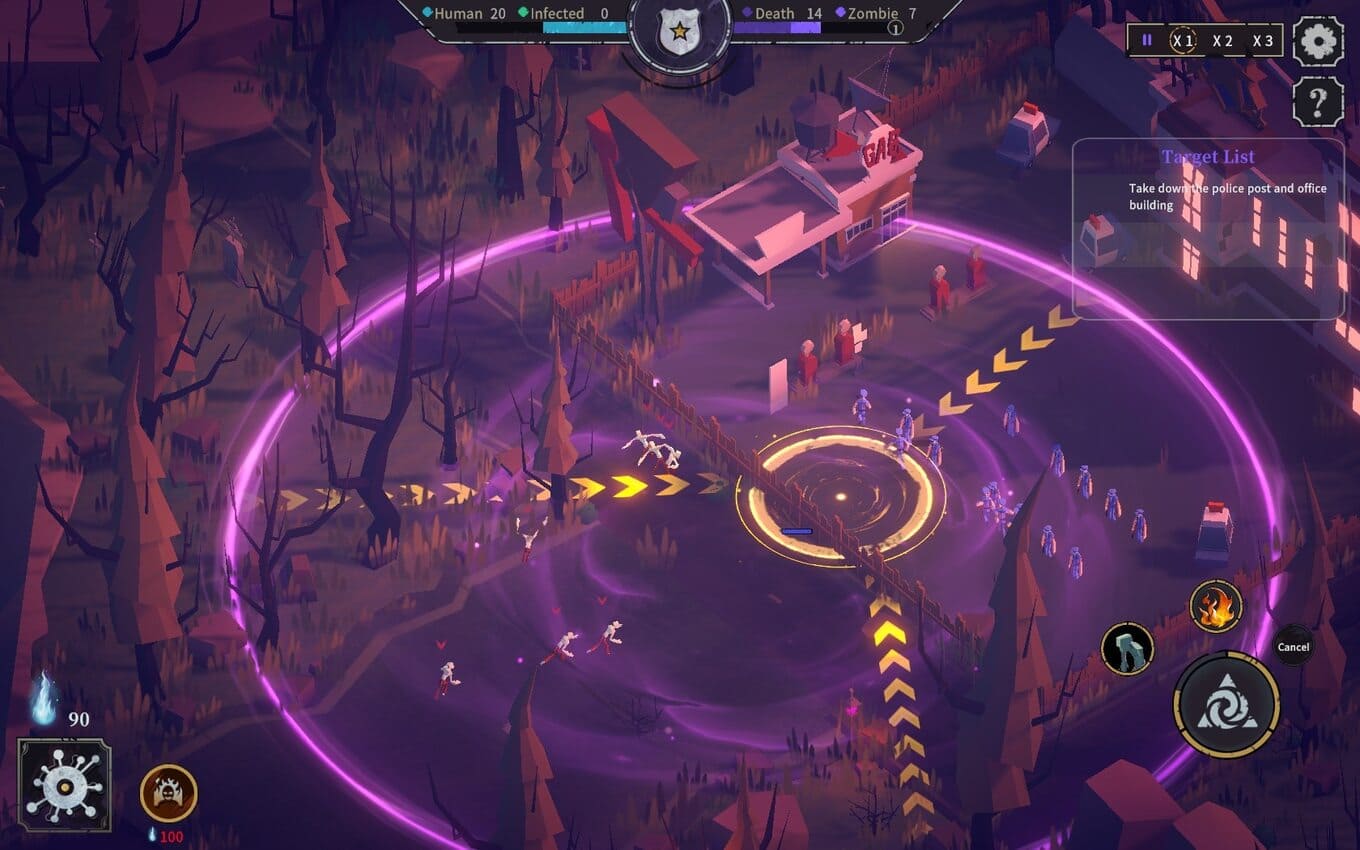The height and width of the screenshot is (850, 1360).
Task: Activate the large vortex swirl ability
Action: 1226,705
